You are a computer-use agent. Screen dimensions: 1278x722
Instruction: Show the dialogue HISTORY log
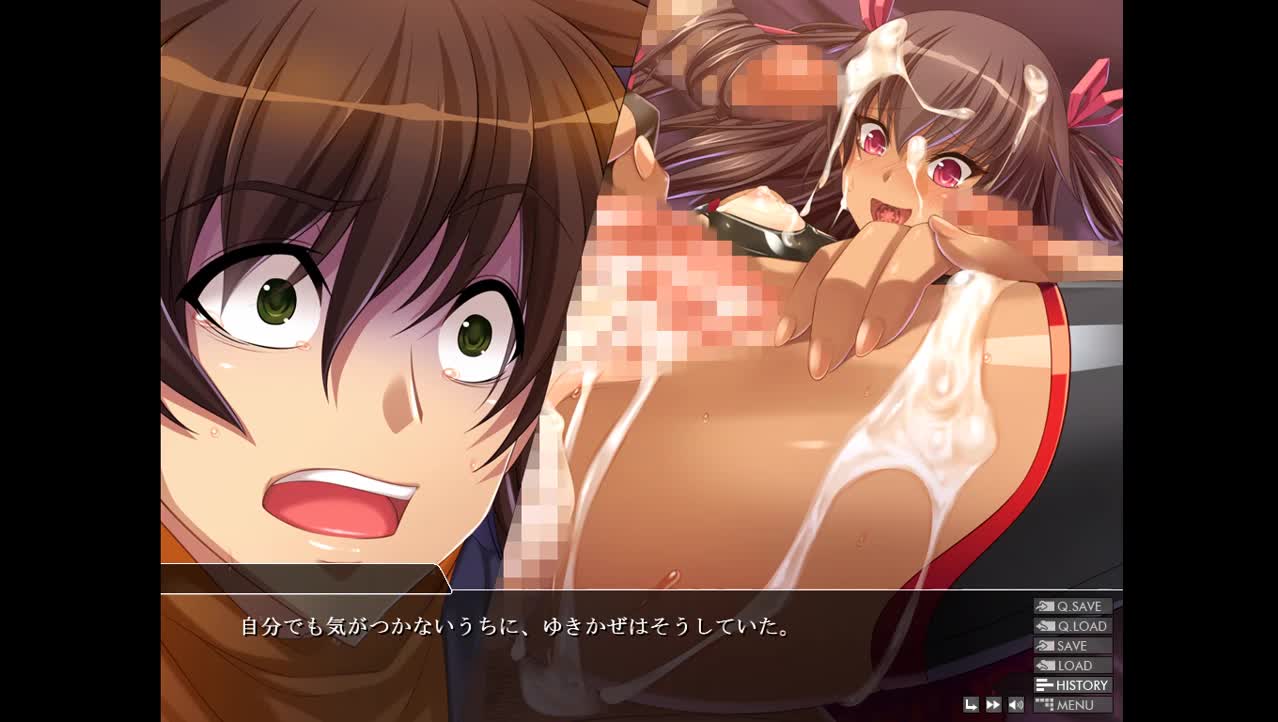coord(1072,685)
